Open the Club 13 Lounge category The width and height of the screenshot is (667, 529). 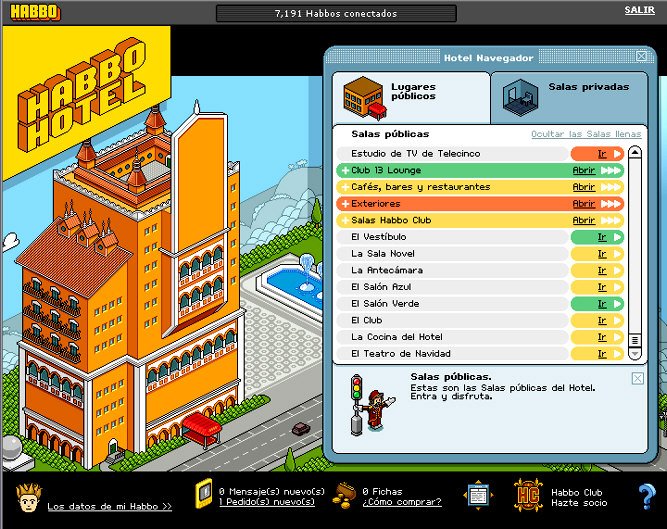[583, 171]
